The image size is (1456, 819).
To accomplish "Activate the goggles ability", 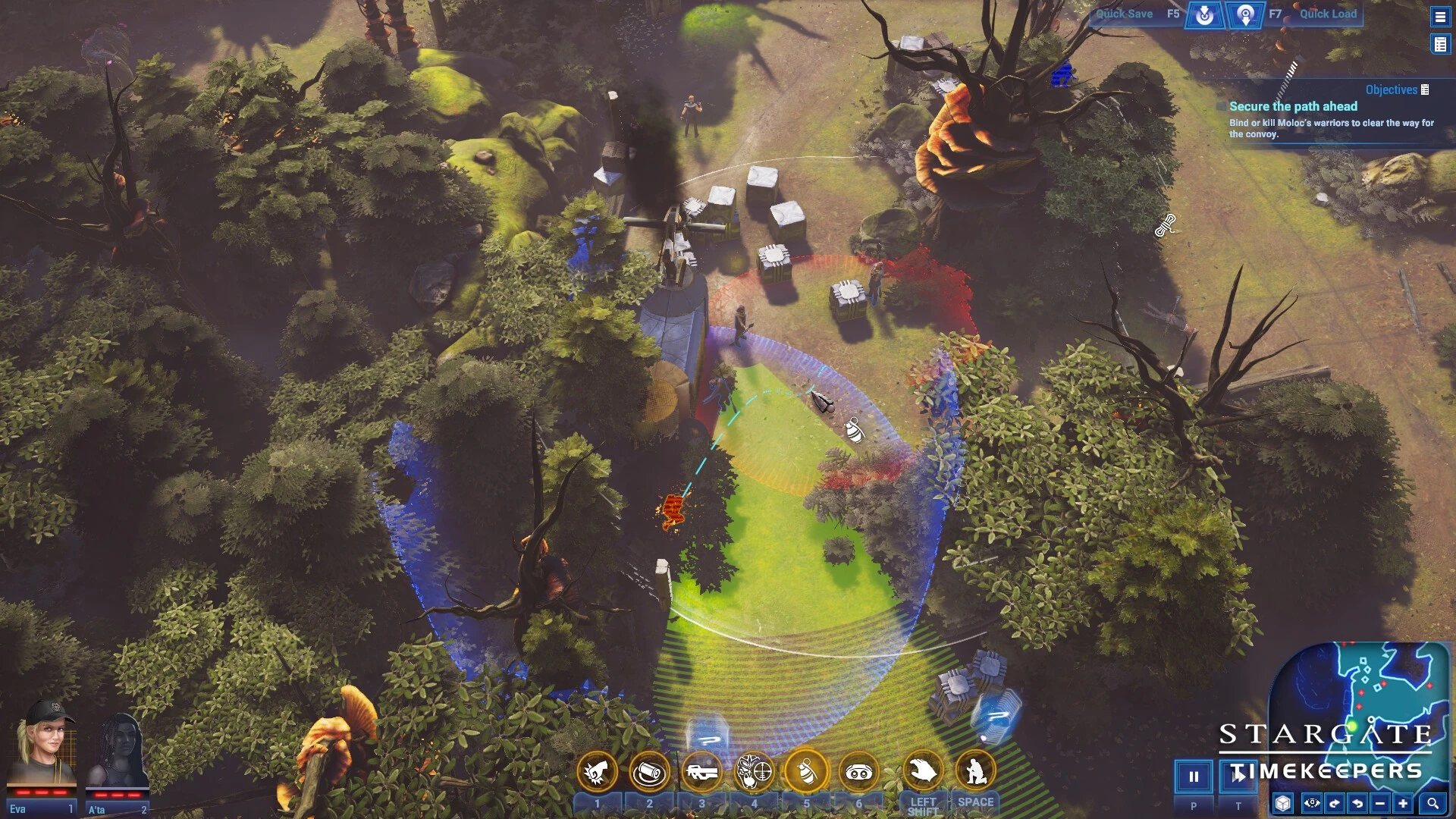I will tap(858, 772).
